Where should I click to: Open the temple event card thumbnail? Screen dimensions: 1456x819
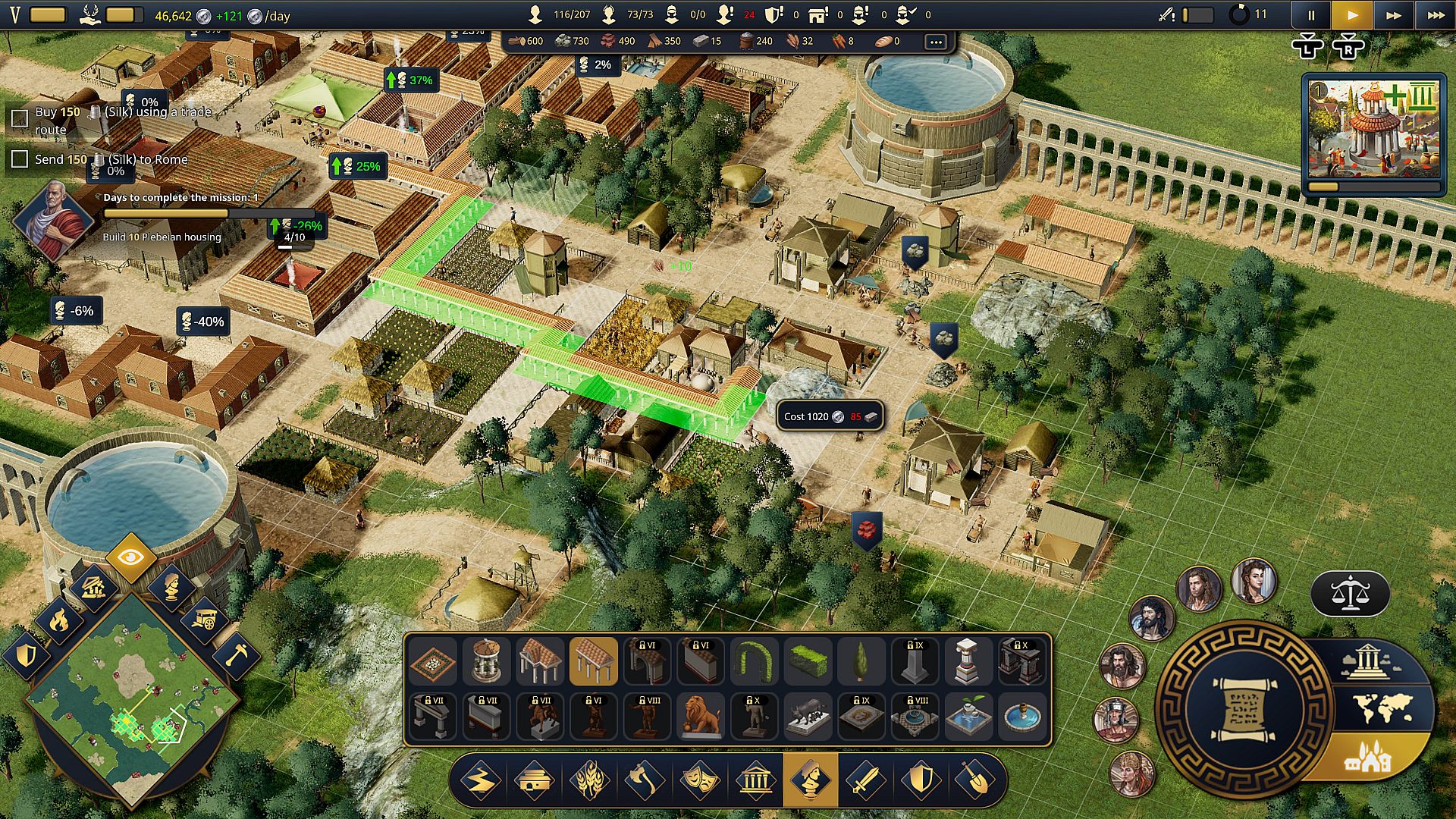point(1373,129)
